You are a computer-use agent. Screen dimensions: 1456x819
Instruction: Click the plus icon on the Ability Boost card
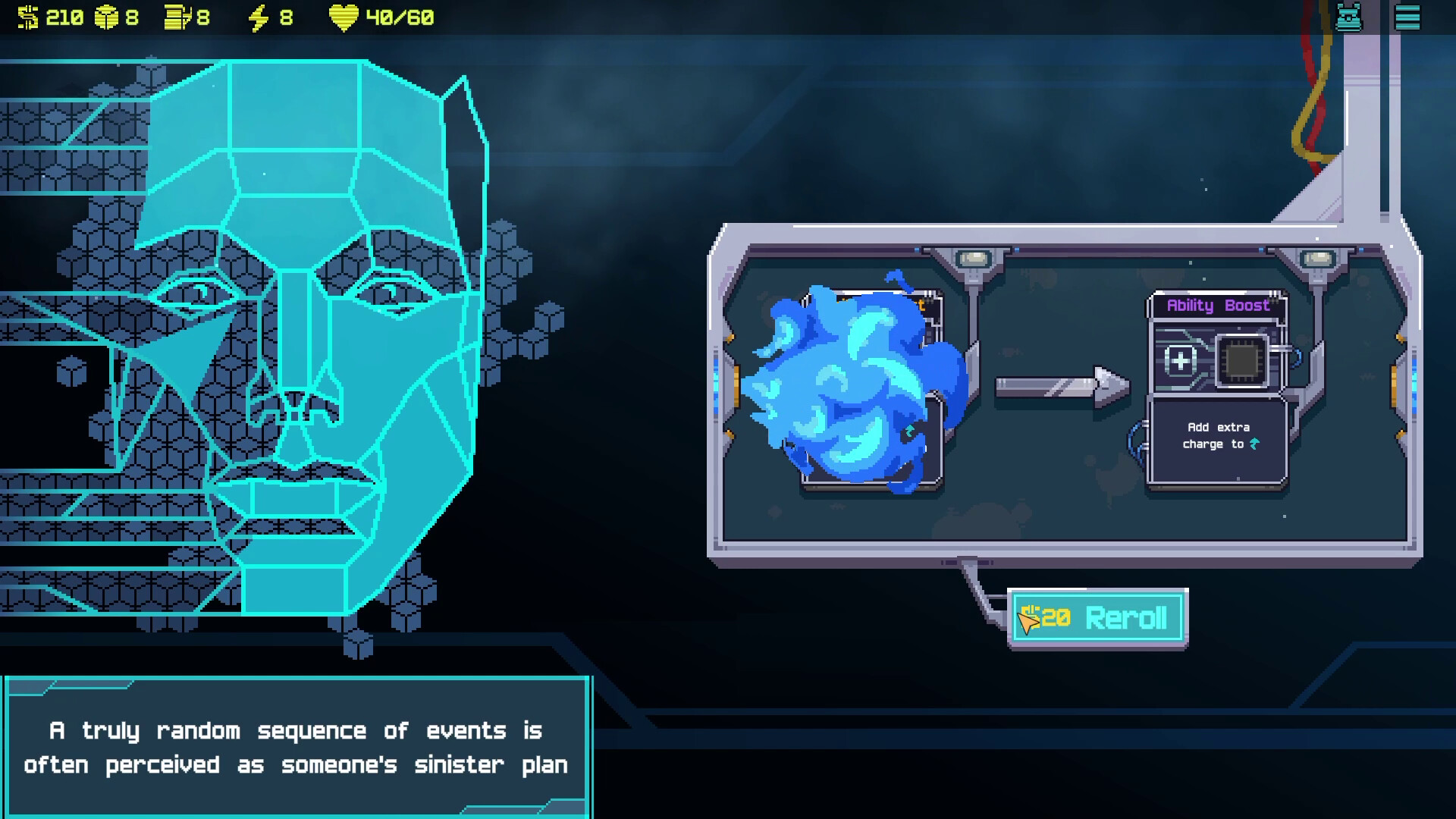[1180, 362]
